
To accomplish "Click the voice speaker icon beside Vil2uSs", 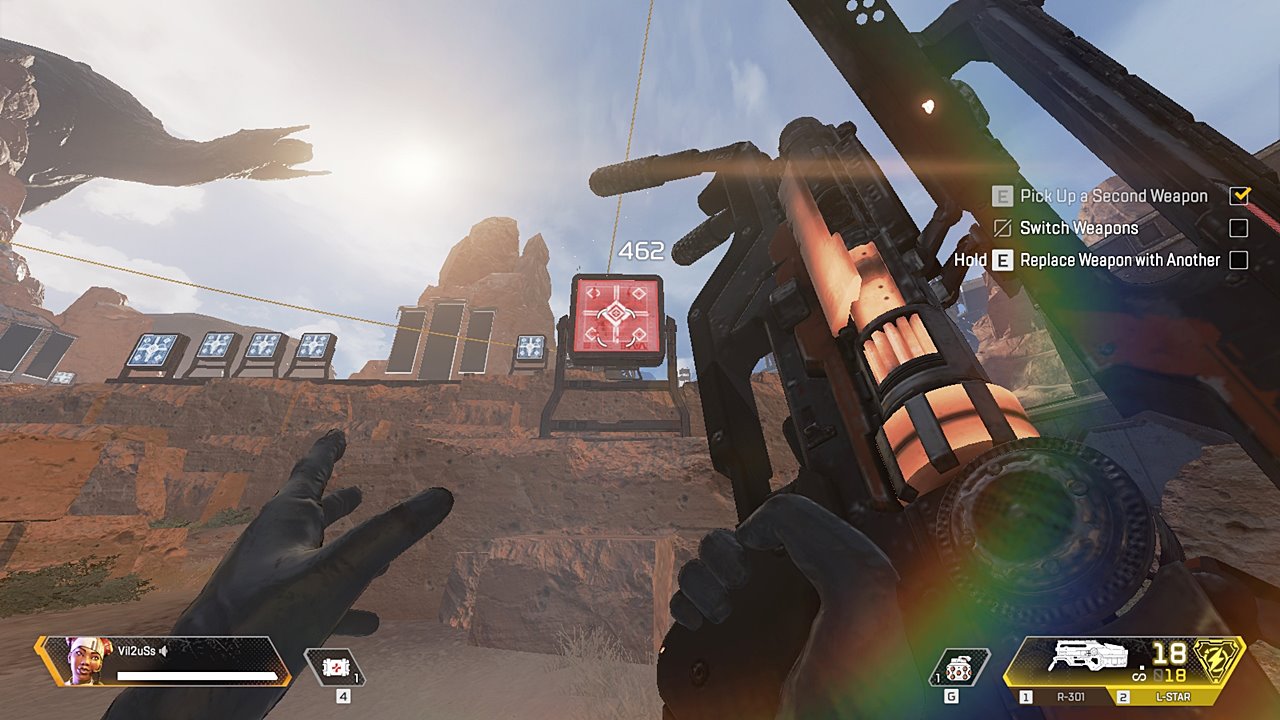I will [x=163, y=652].
